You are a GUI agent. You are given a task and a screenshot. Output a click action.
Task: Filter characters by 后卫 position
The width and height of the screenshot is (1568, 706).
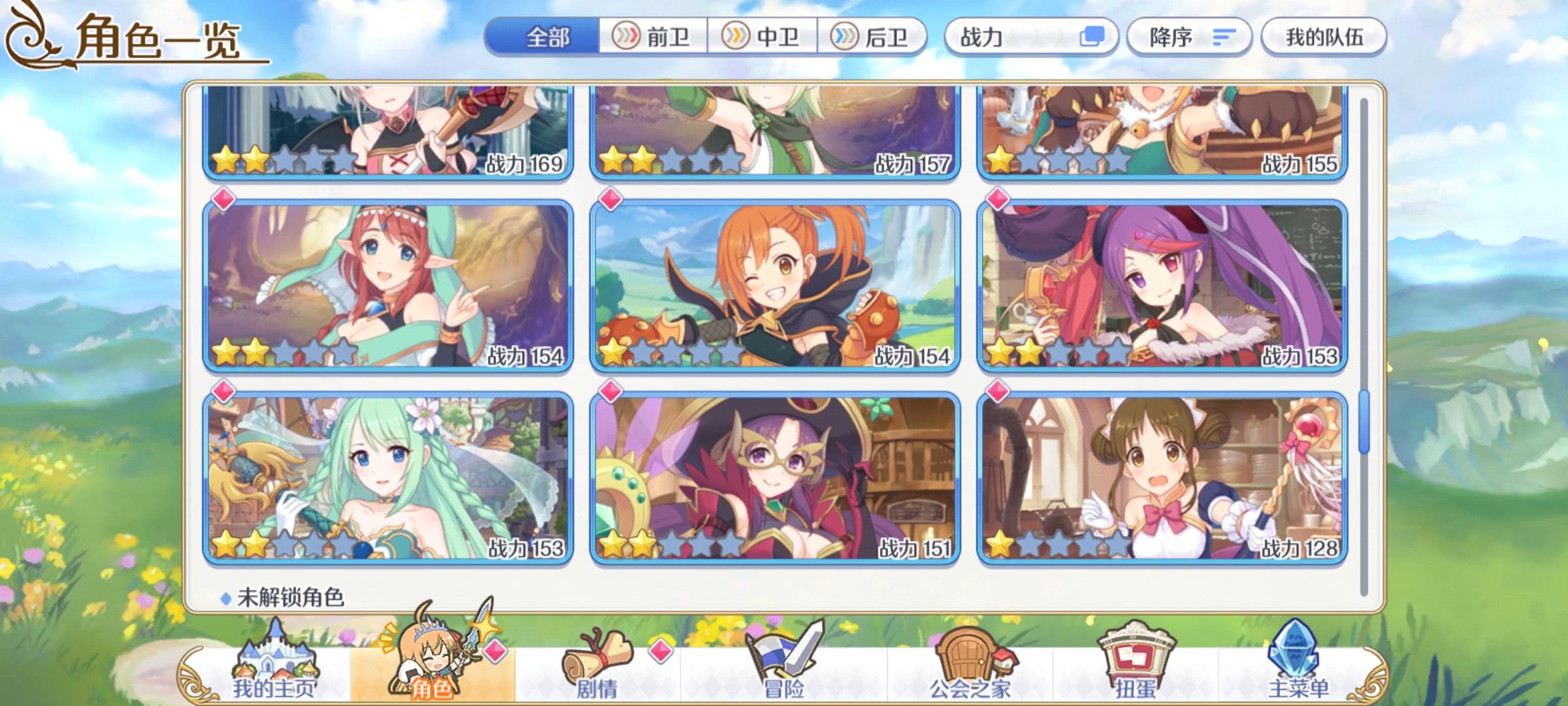point(875,37)
